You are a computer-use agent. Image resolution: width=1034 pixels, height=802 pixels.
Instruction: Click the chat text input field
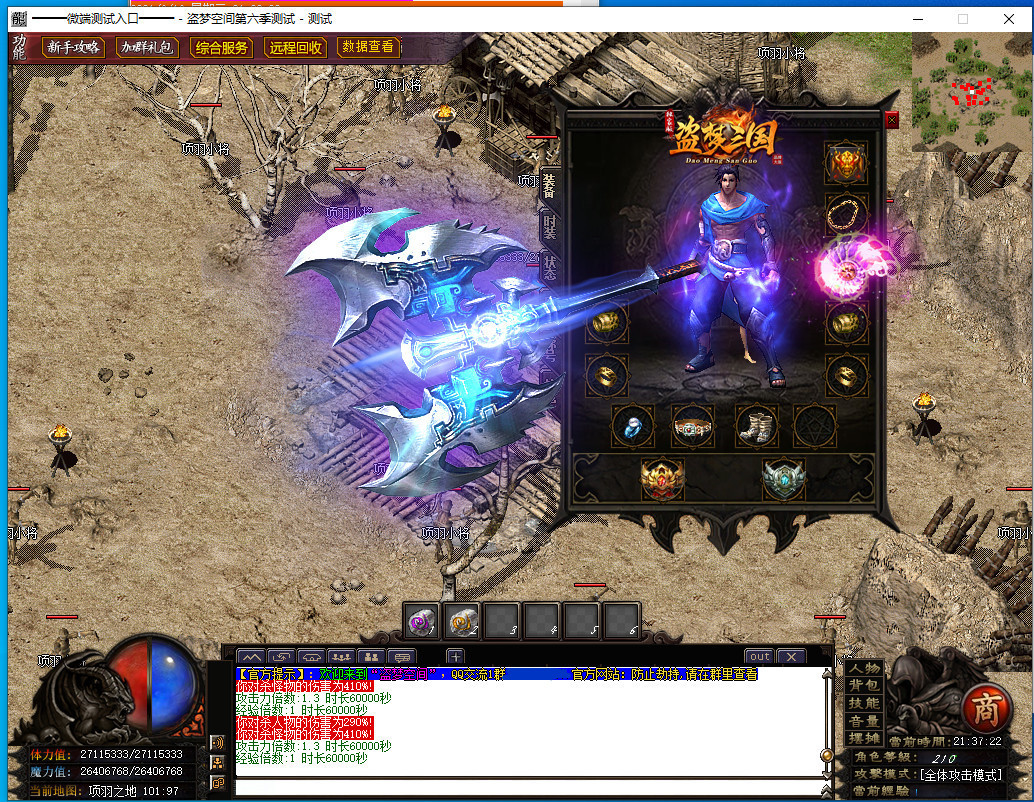click(x=525, y=787)
